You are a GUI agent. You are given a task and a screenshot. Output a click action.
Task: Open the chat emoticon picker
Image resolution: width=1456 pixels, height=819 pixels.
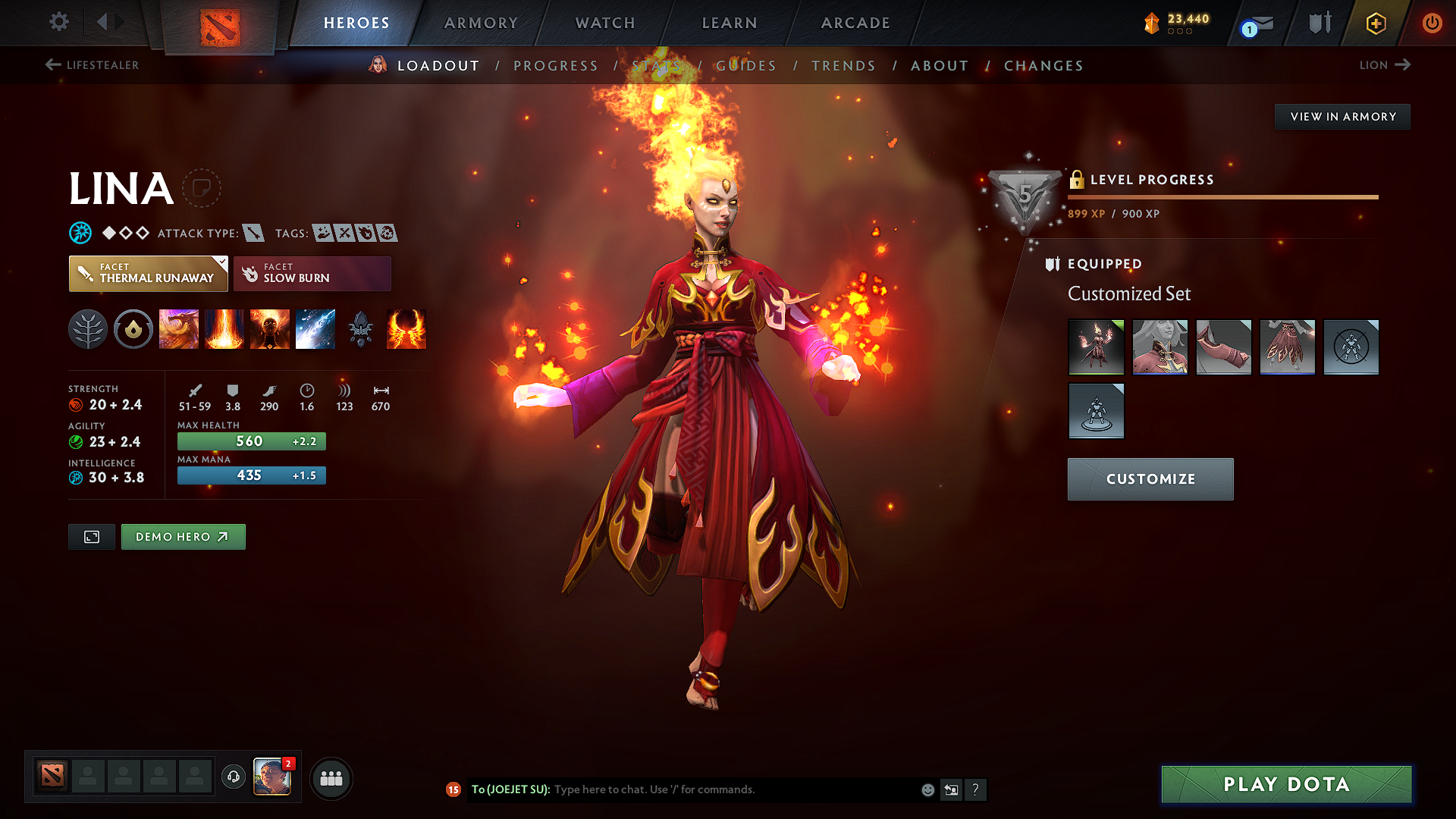[x=927, y=789]
